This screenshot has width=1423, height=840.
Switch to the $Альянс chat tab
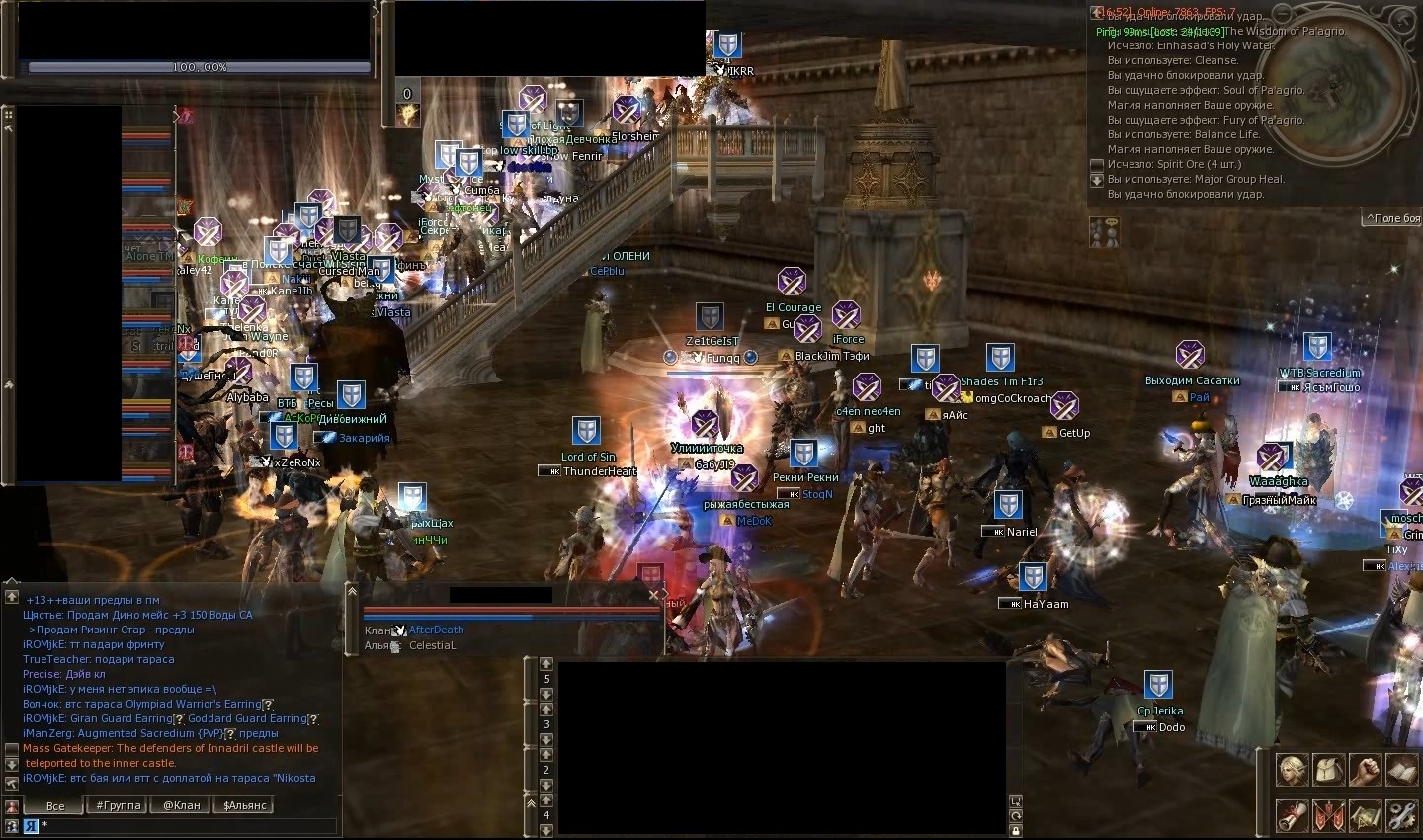point(245,805)
